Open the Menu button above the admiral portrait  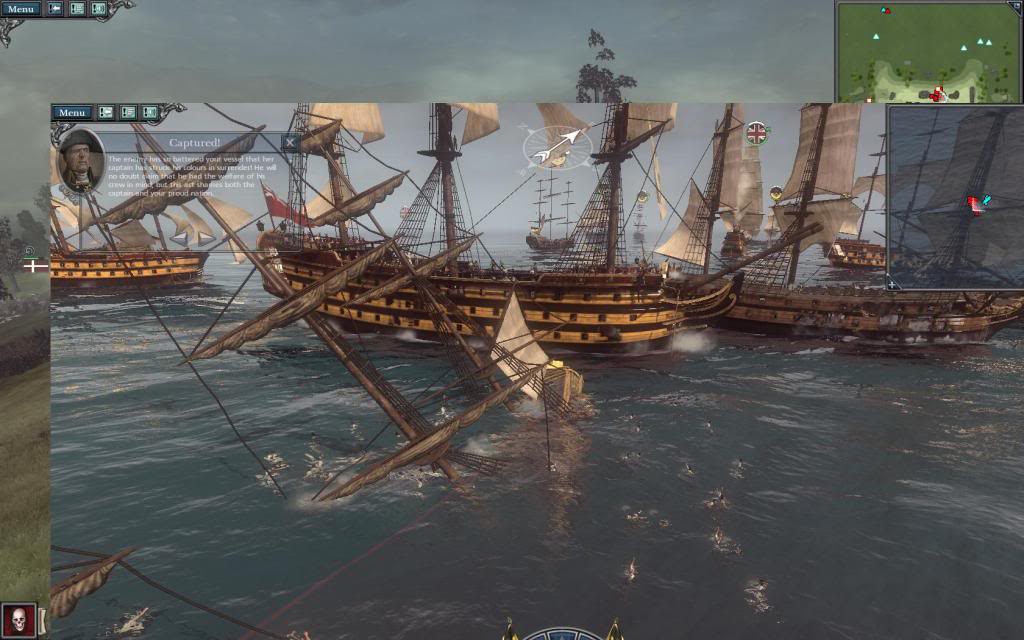pos(72,113)
